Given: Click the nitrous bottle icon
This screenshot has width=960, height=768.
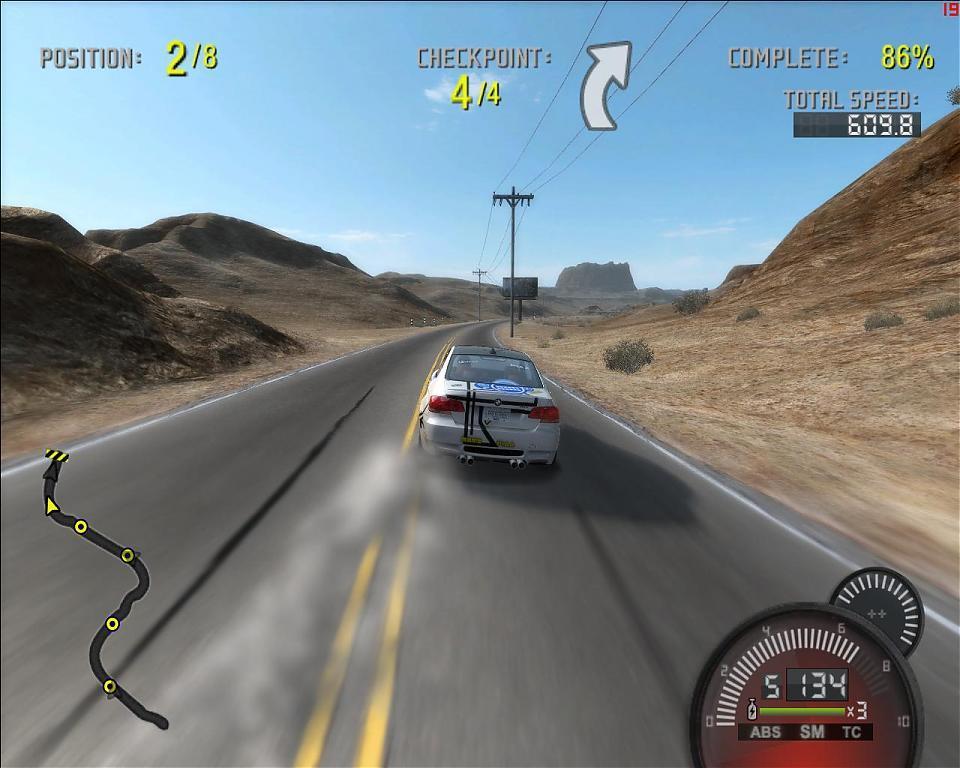Looking at the screenshot, I should point(752,711).
